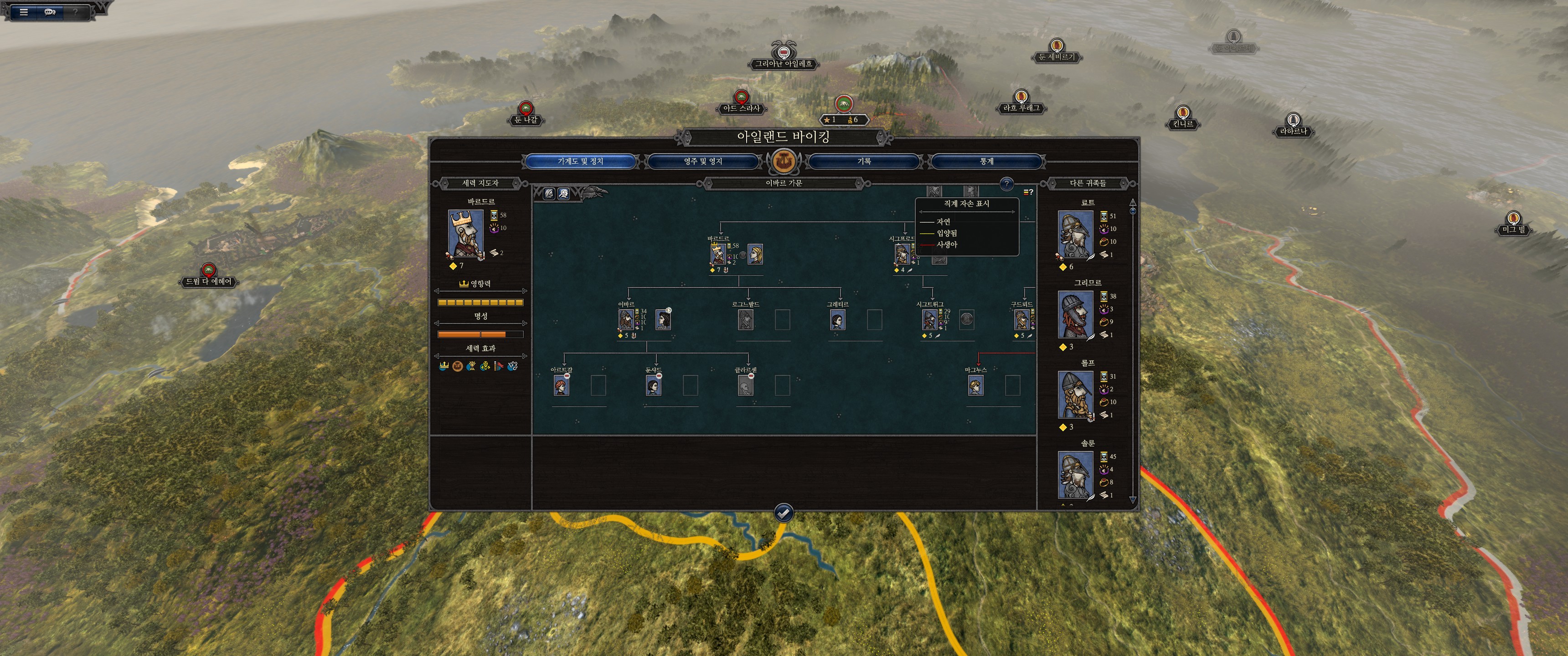
Task: Select noble 료트's portrait
Action: 1075,234
